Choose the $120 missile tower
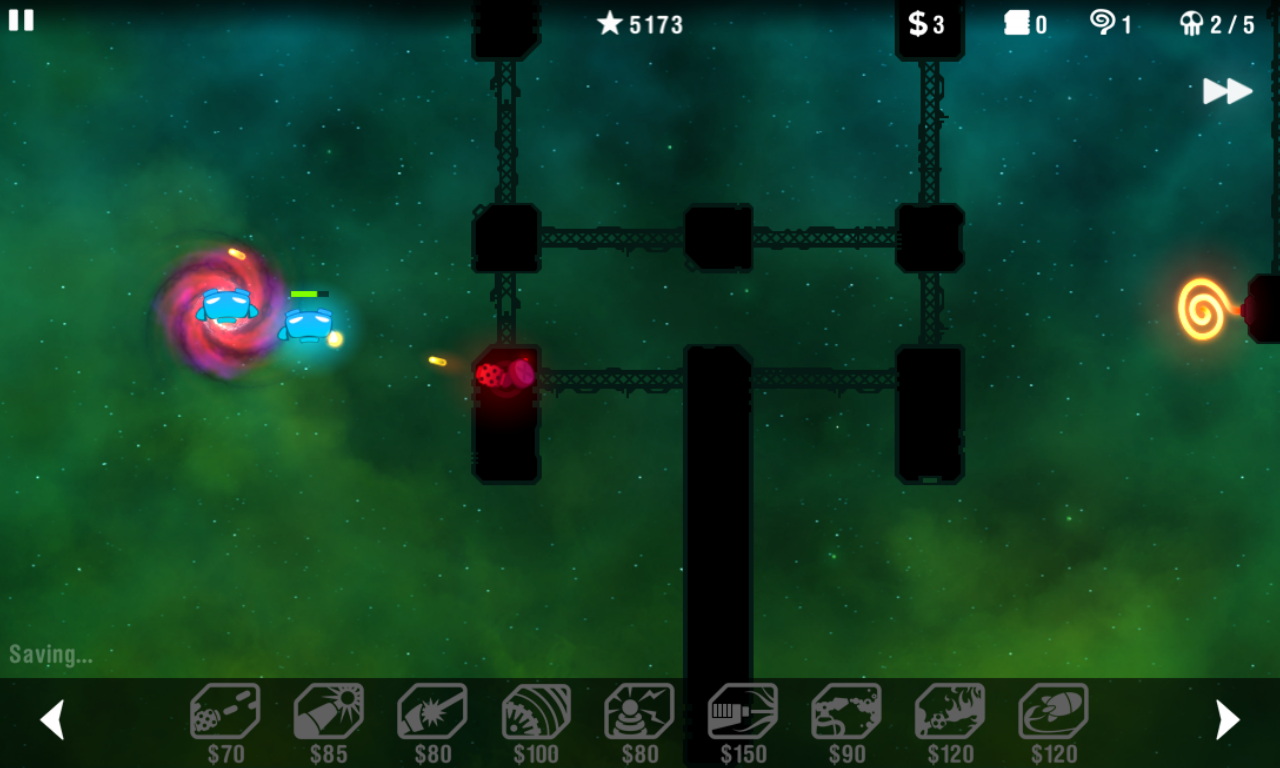The height and width of the screenshot is (768, 1280). [x=1054, y=712]
